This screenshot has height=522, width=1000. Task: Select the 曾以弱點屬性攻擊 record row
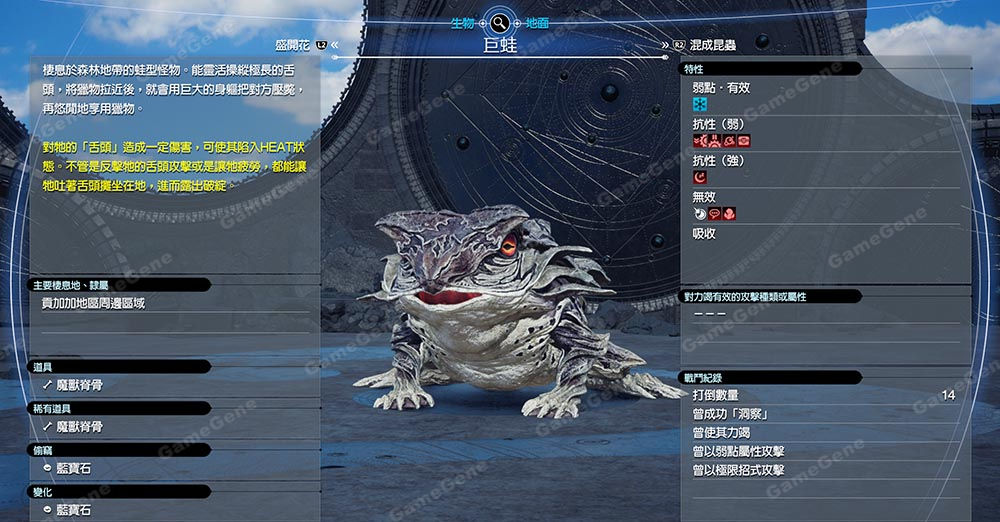822,451
